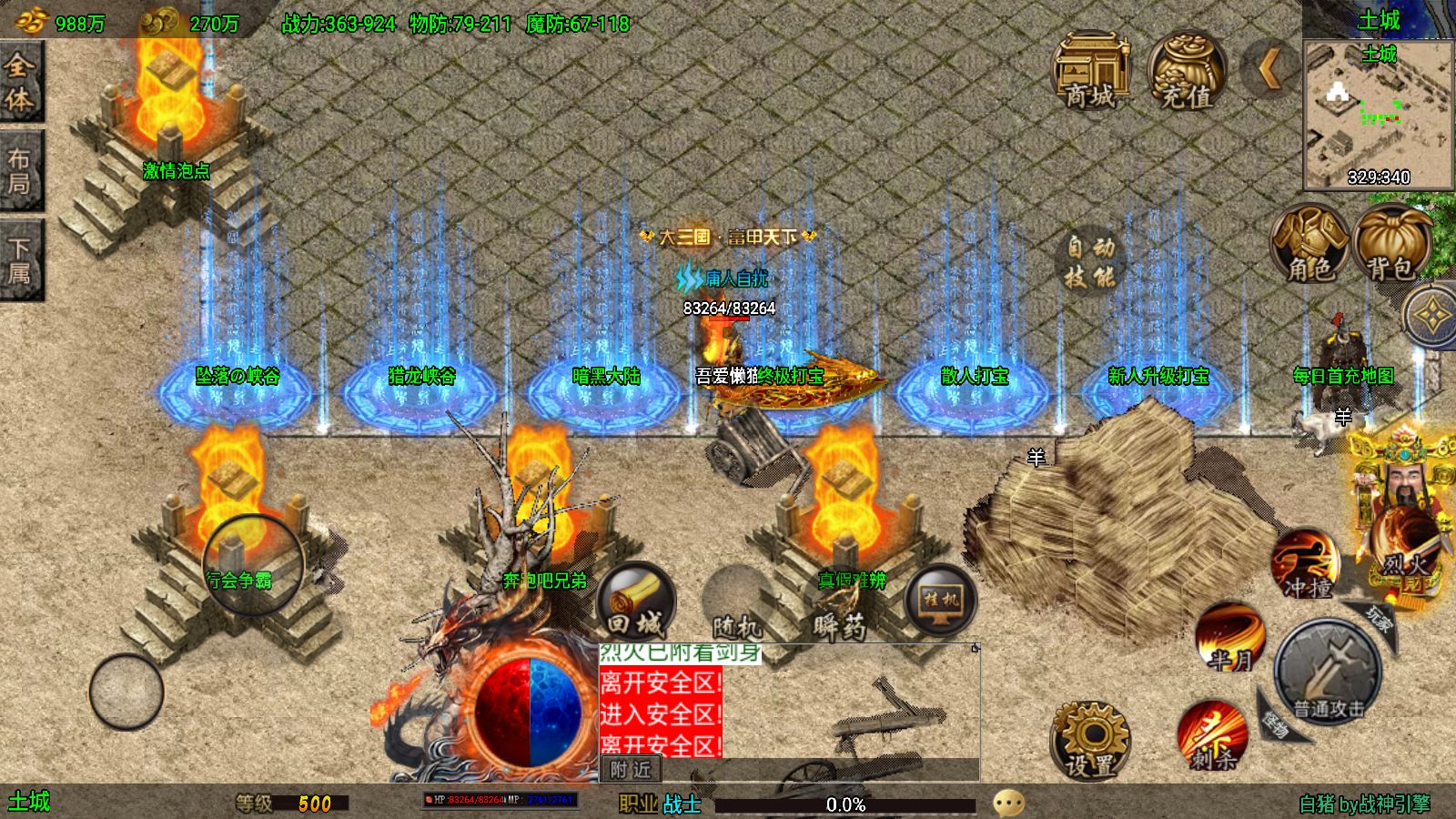
Task: Select the 下属 tab
Action: [20, 260]
